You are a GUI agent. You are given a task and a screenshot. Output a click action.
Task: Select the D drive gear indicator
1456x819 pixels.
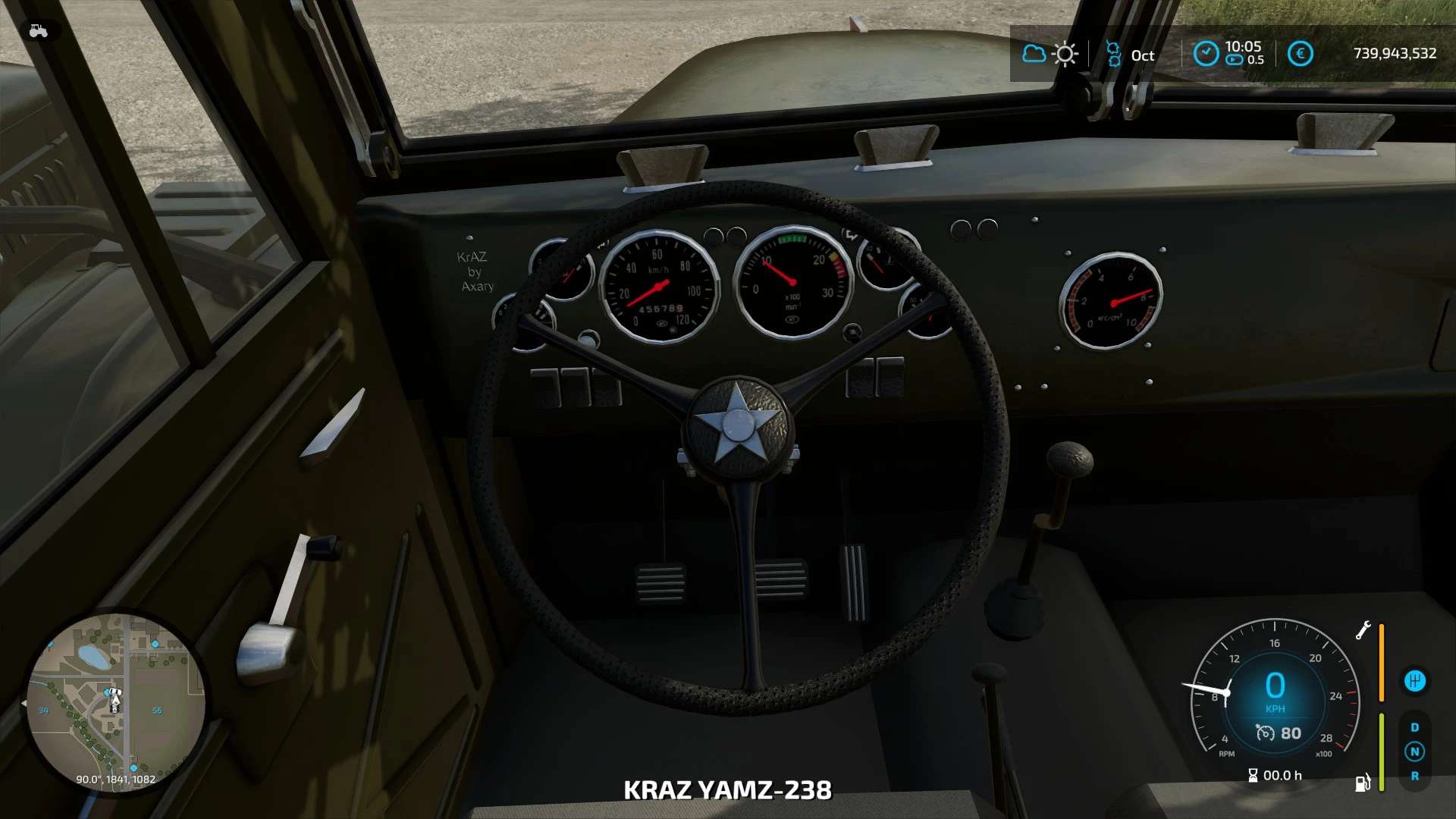click(1414, 727)
